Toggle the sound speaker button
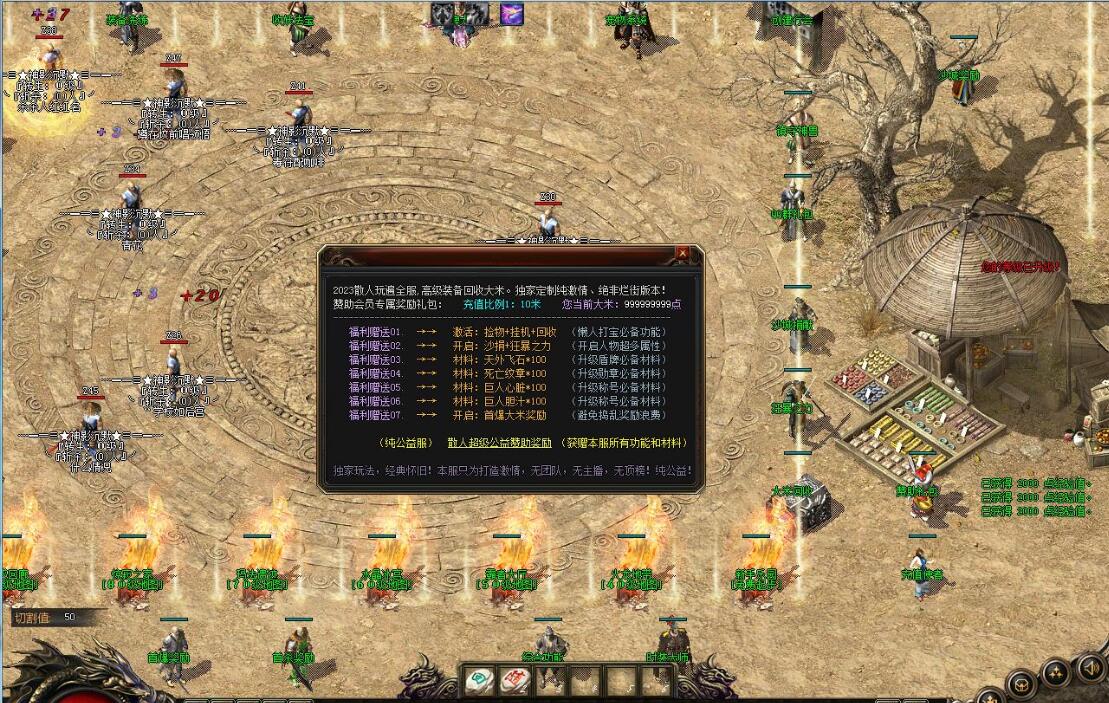 point(1090,667)
